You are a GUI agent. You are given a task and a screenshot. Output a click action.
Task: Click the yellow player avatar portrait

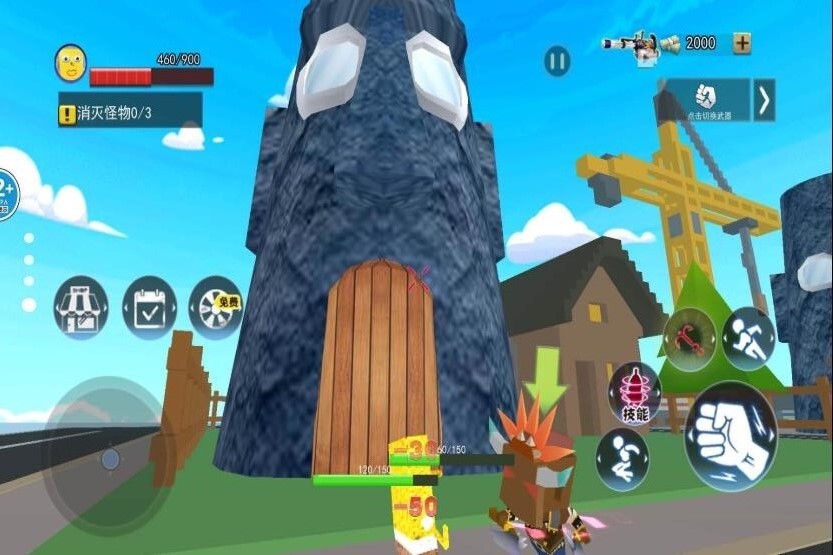click(70, 62)
